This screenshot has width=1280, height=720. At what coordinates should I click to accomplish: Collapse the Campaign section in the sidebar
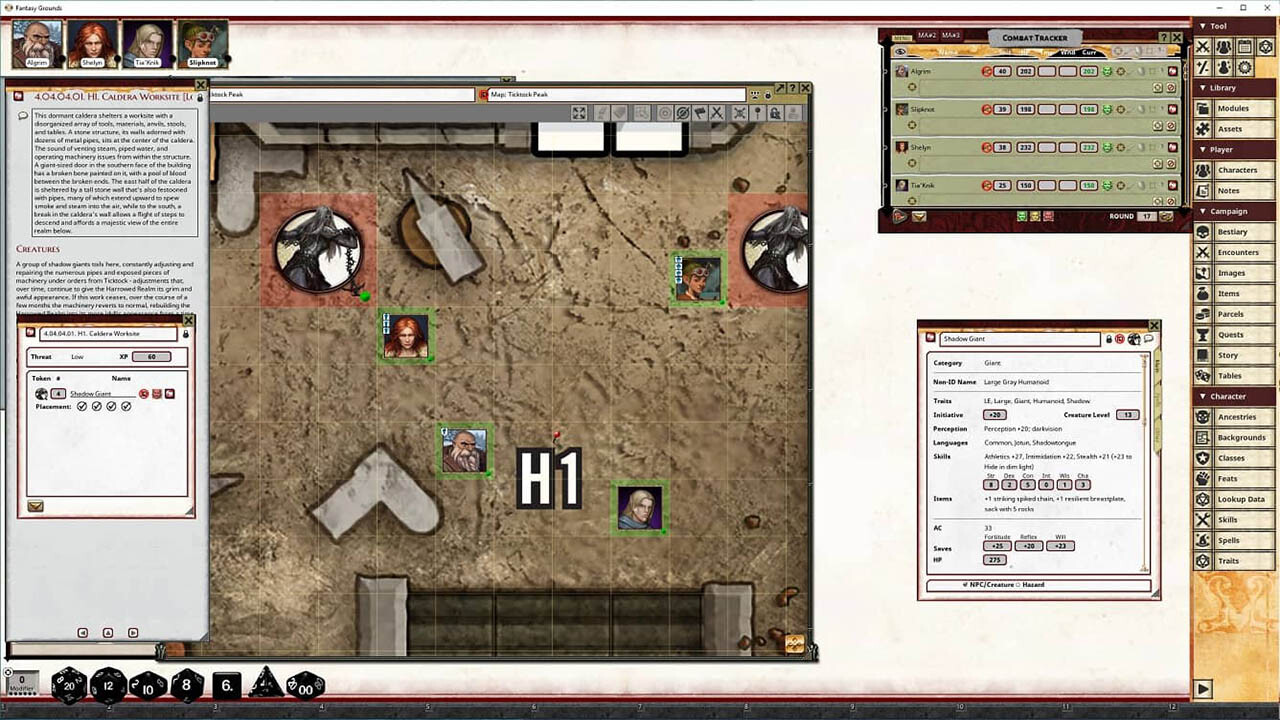(1202, 211)
